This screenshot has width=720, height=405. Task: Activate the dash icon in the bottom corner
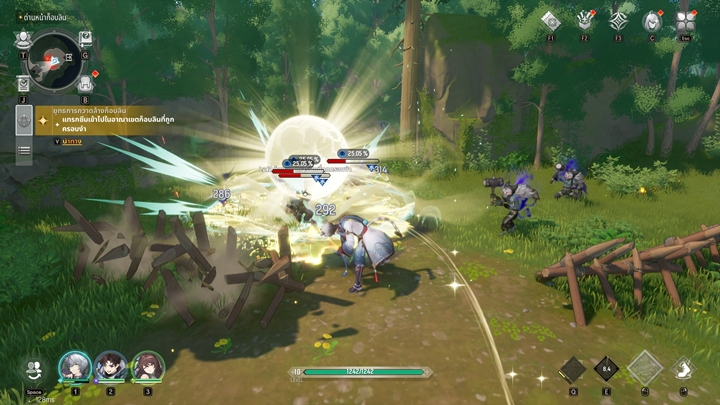(x=684, y=368)
